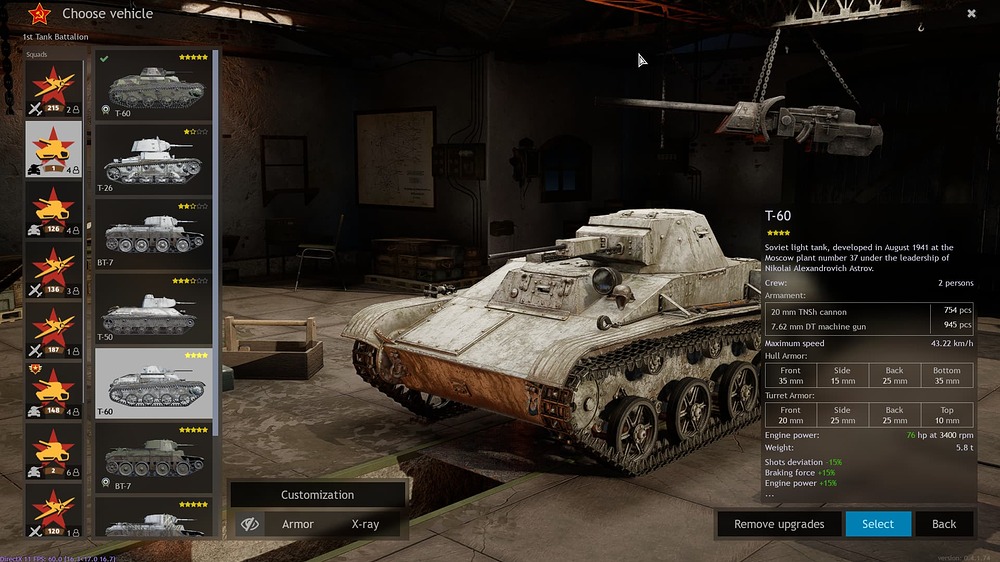This screenshot has height=562, width=1000.
Task: Close the Choose vehicle window
Action: [971, 14]
